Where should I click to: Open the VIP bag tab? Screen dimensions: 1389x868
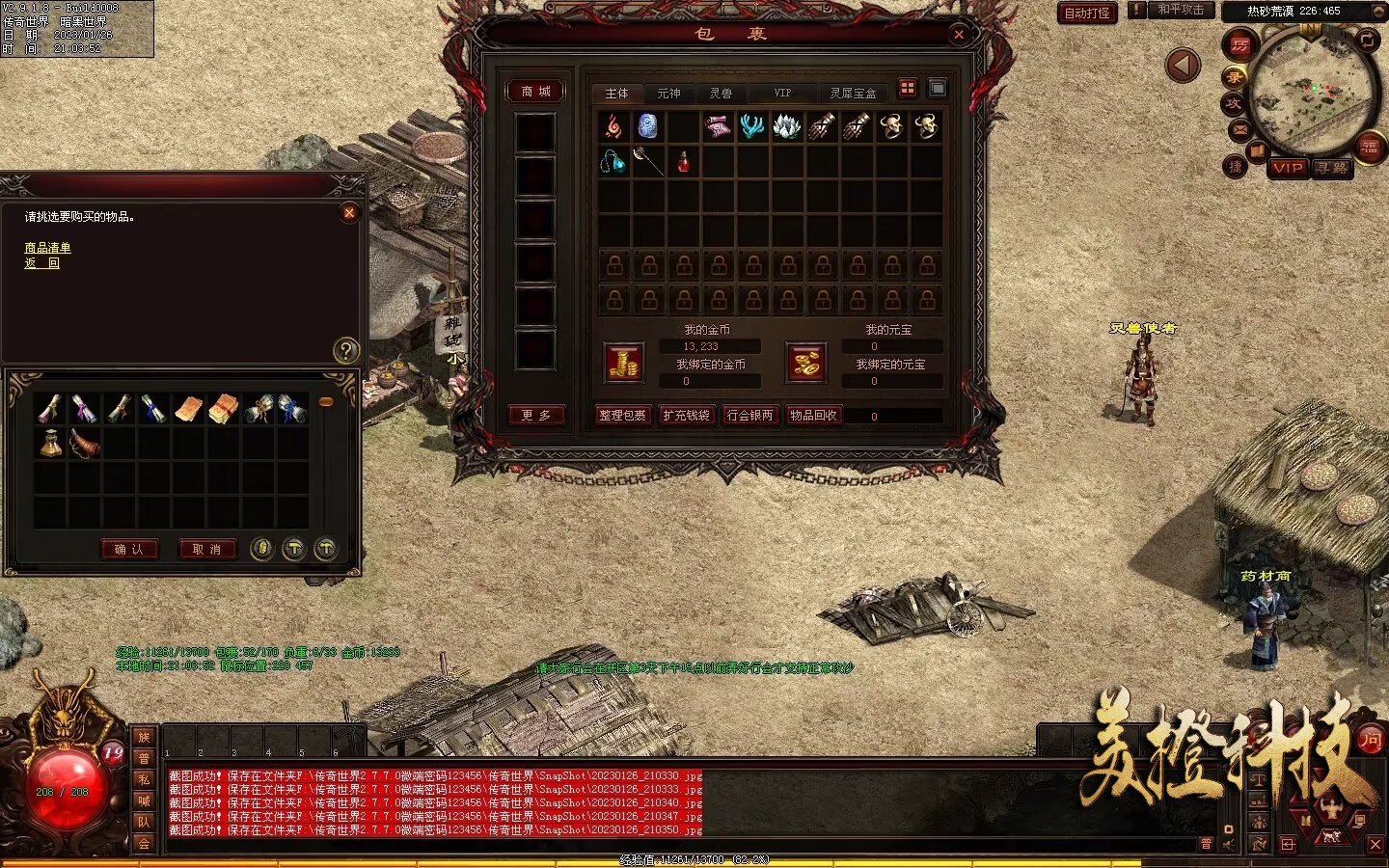(782, 94)
